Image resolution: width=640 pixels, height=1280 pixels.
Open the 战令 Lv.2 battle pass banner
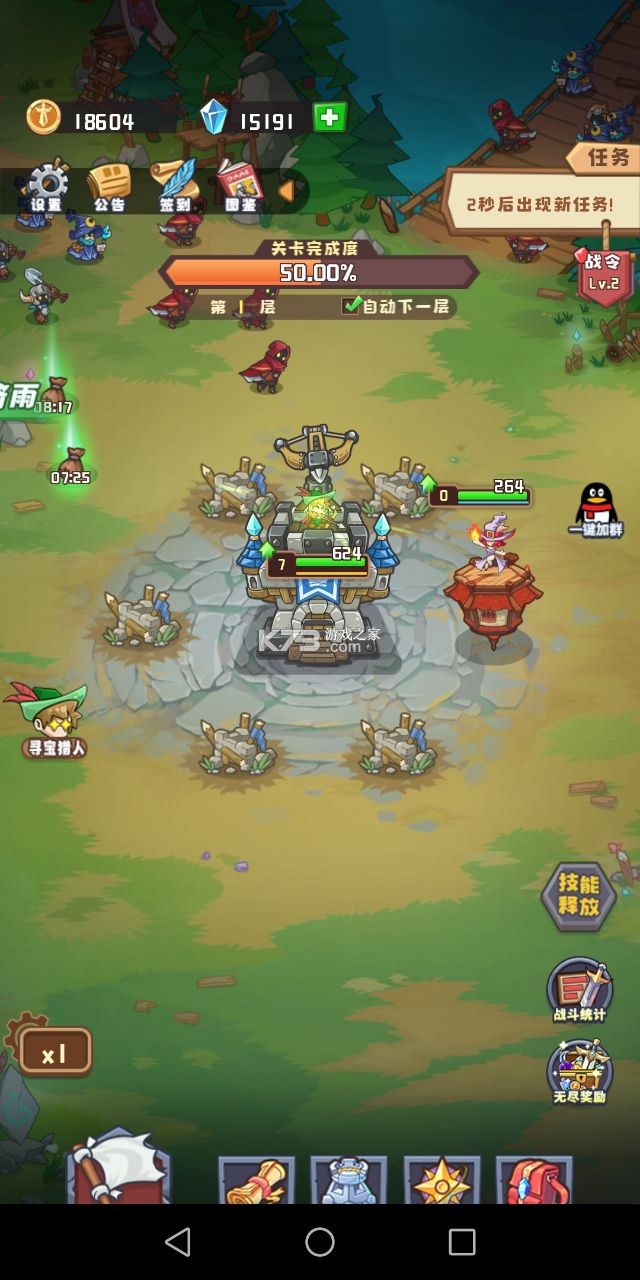pyautogui.click(x=603, y=272)
